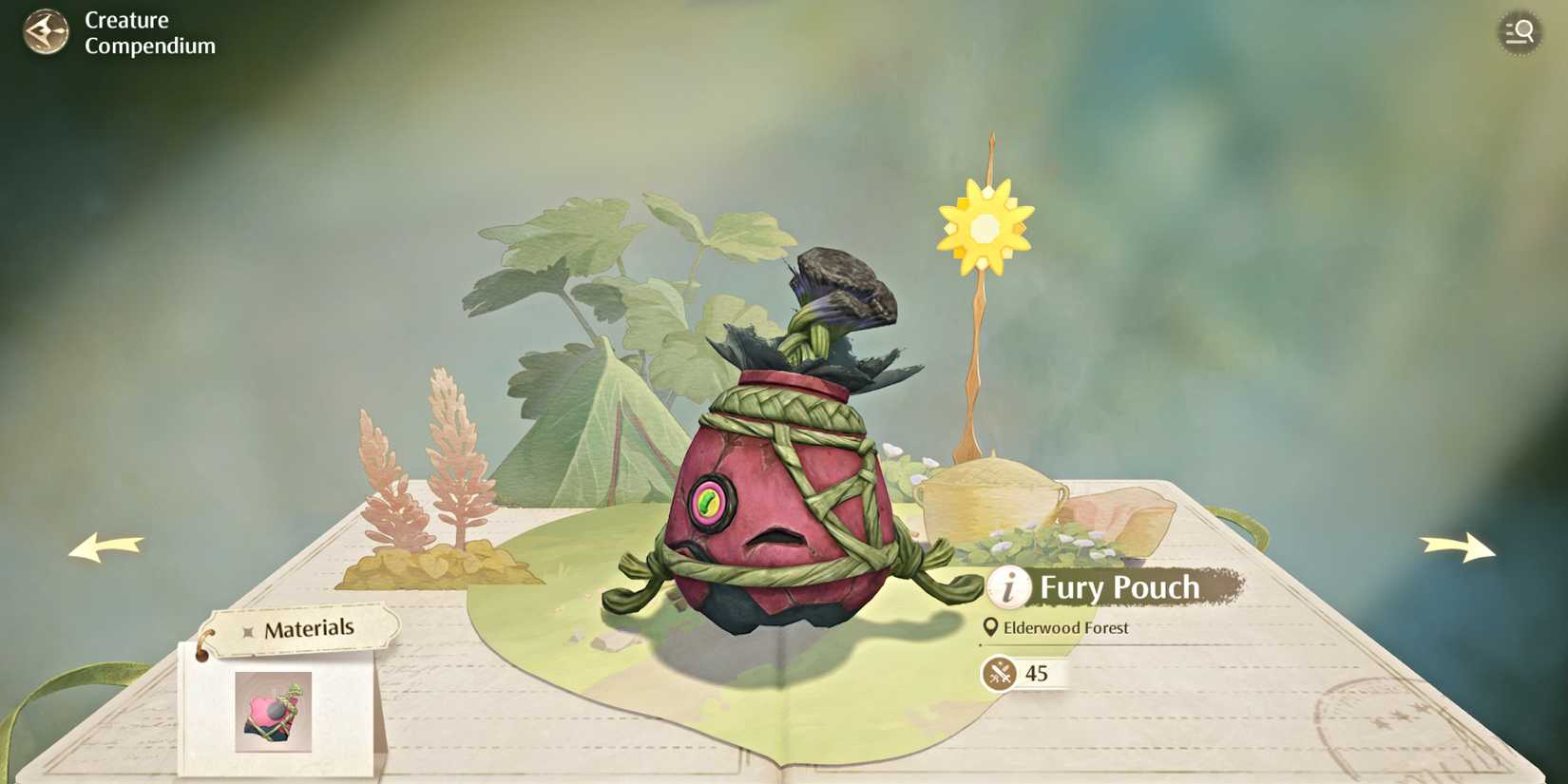
Task: Open the search filter icon top-right
Action: 1519,31
